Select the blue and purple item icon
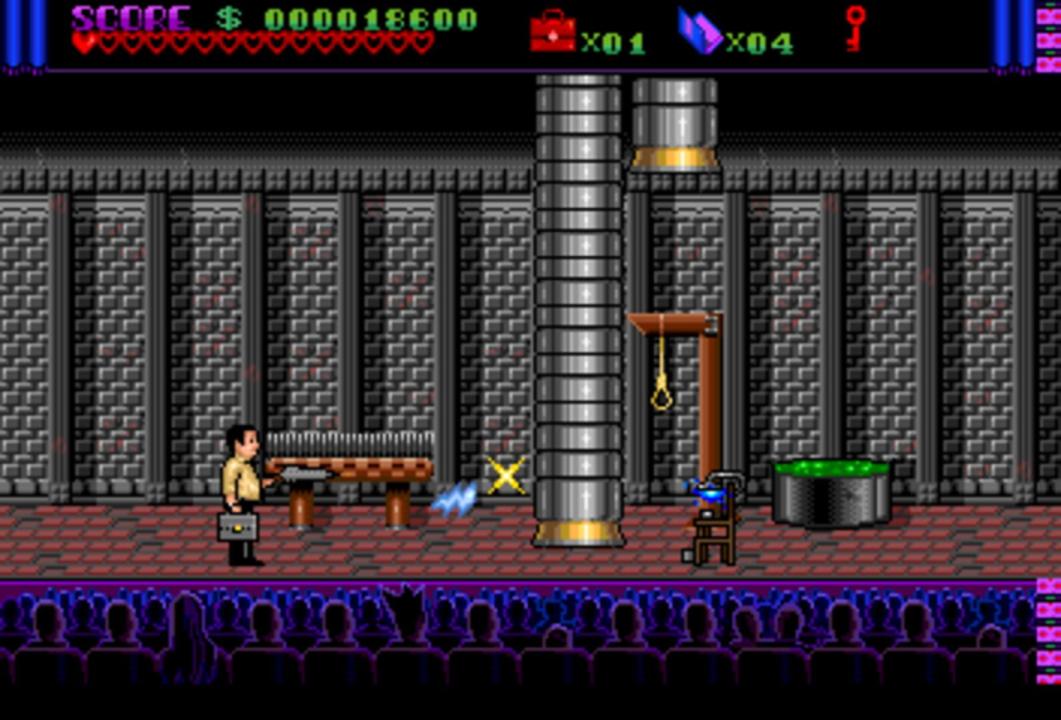The image size is (1061, 720). point(699,31)
